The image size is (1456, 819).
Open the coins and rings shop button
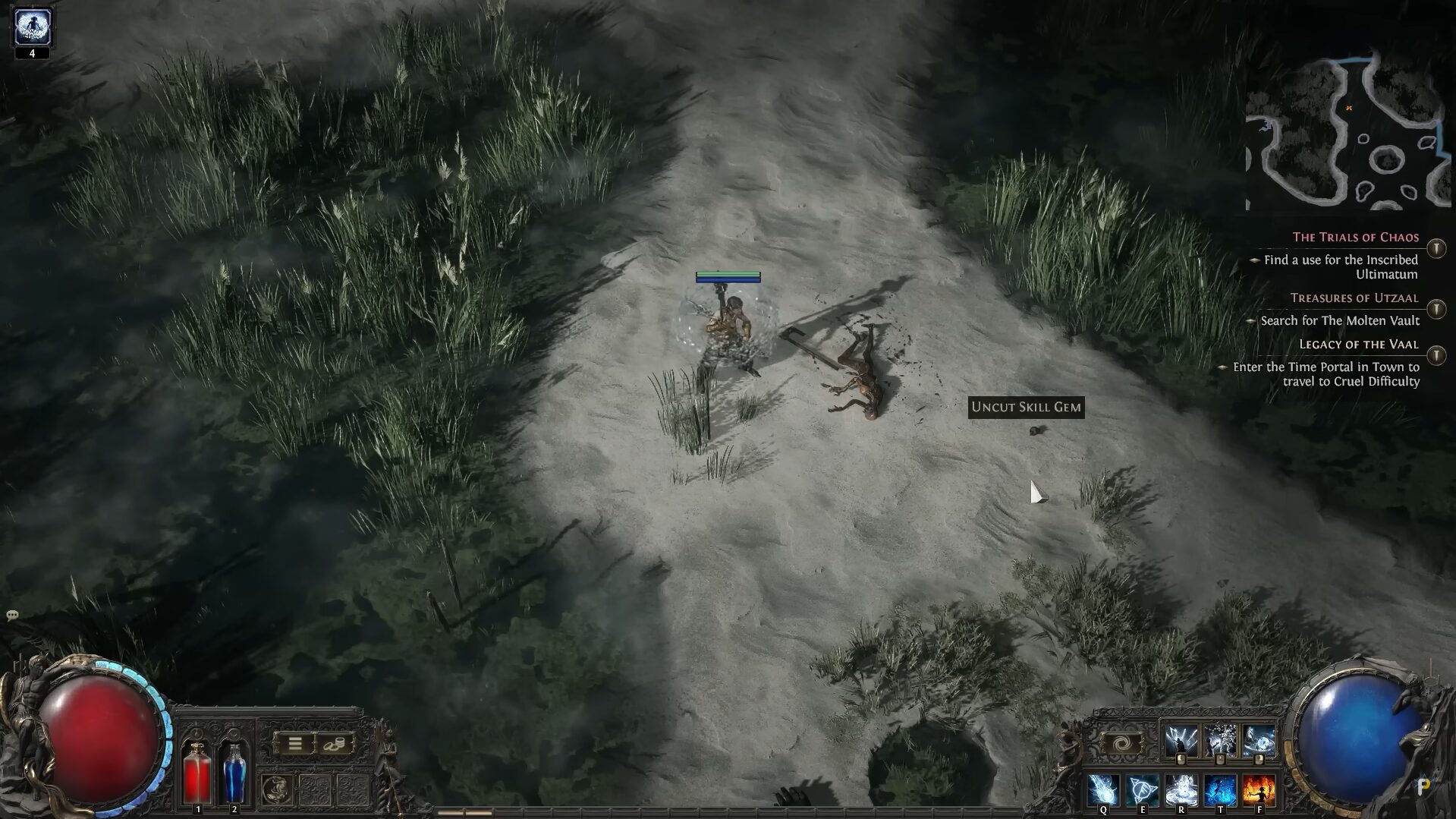click(x=334, y=744)
